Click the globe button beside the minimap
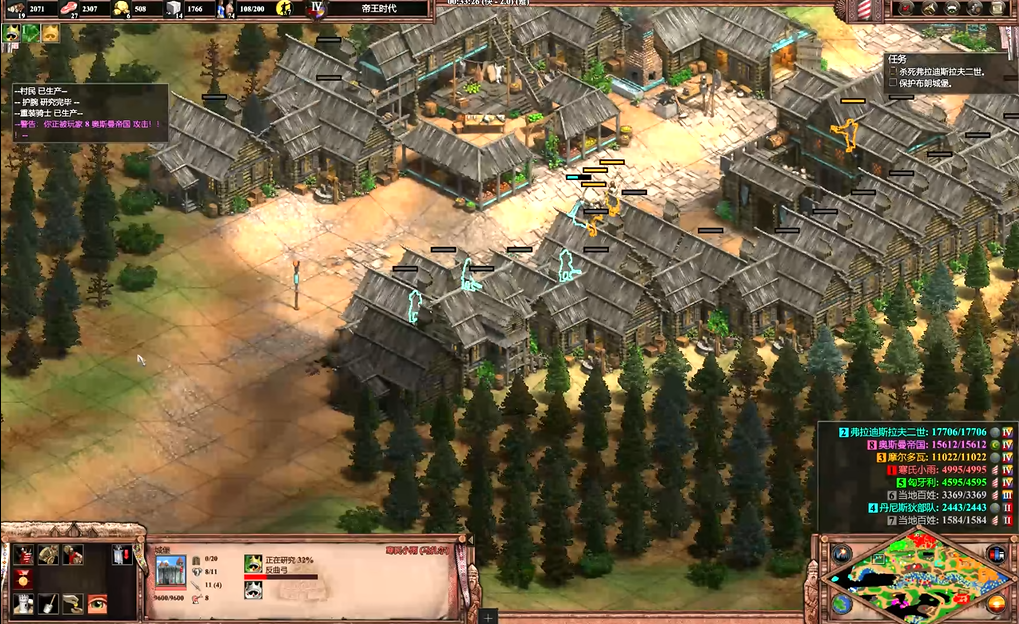 pos(842,603)
